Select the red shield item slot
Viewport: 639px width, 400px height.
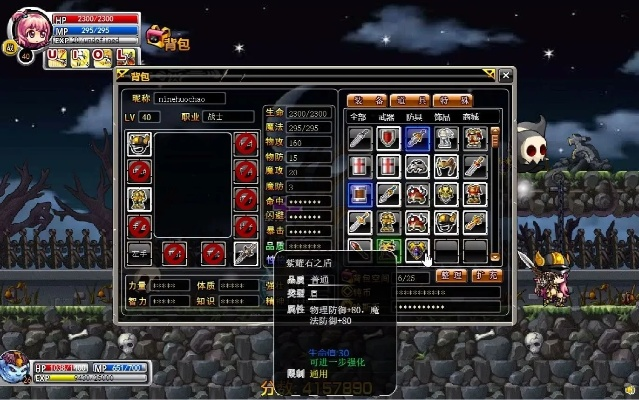pyautogui.click(x=388, y=138)
